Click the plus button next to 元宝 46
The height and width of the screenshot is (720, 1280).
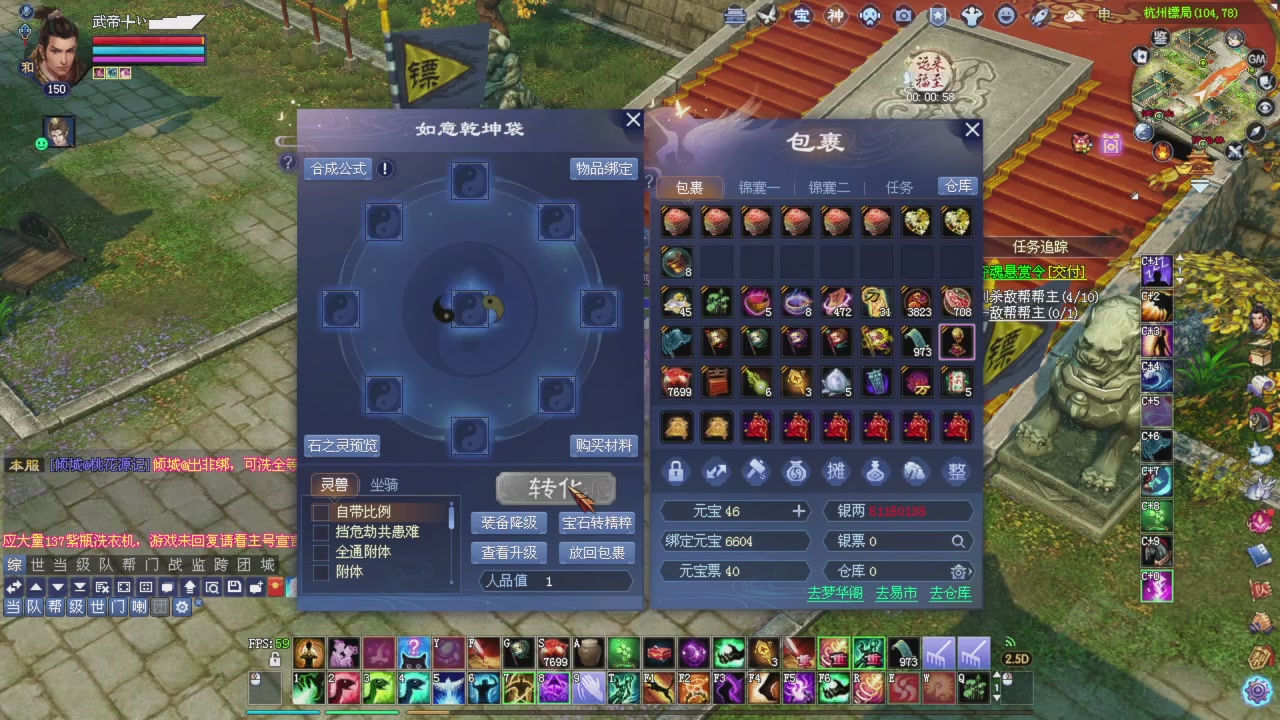pos(798,511)
